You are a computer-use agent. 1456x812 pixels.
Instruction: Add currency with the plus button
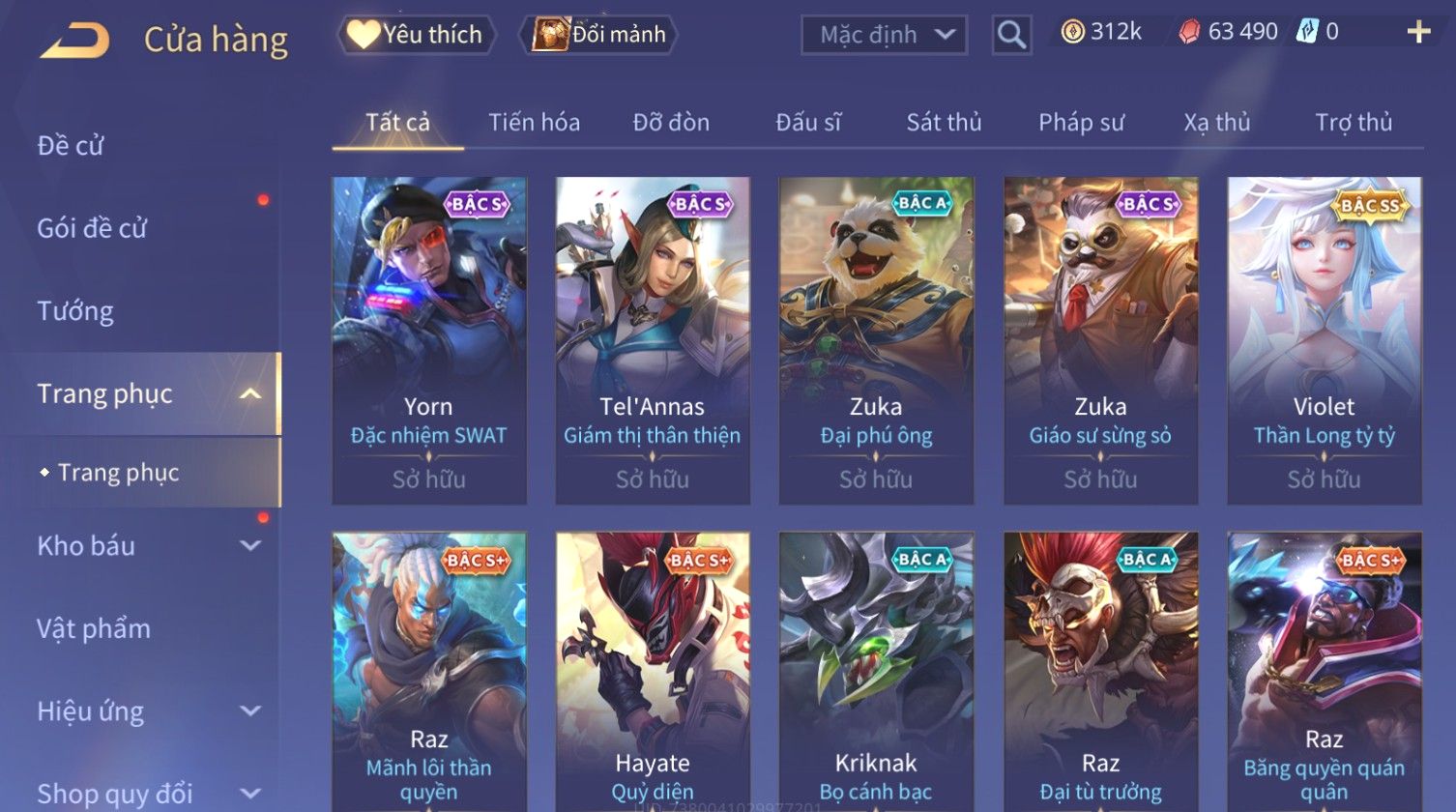pos(1418,33)
